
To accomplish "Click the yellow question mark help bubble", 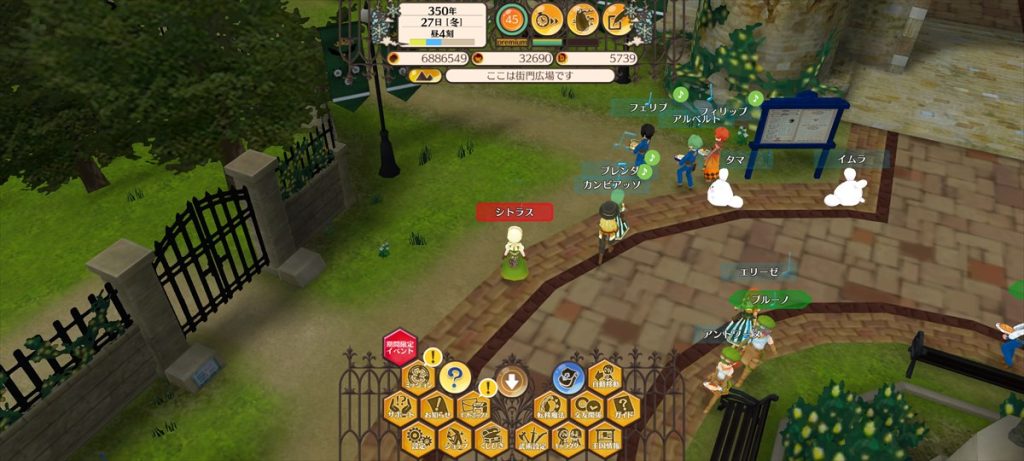I will click(455, 377).
